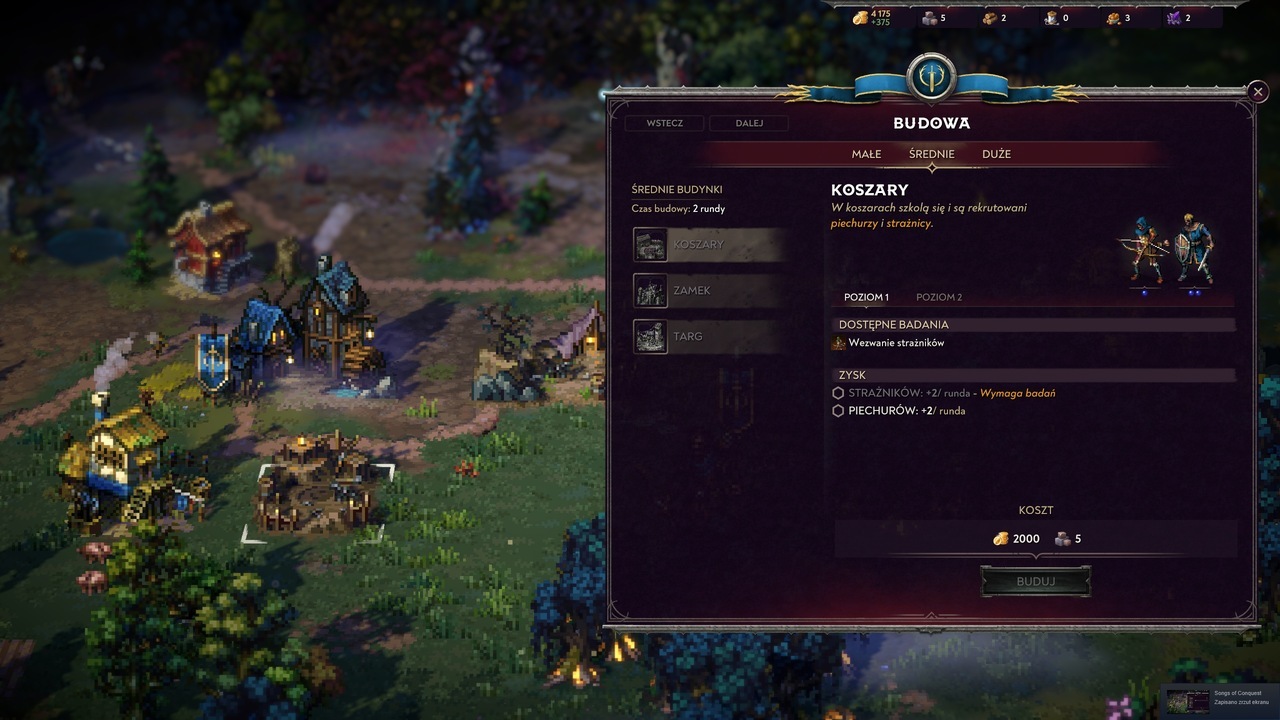
Task: Confirm construction with the Buduj button
Action: tap(1035, 581)
